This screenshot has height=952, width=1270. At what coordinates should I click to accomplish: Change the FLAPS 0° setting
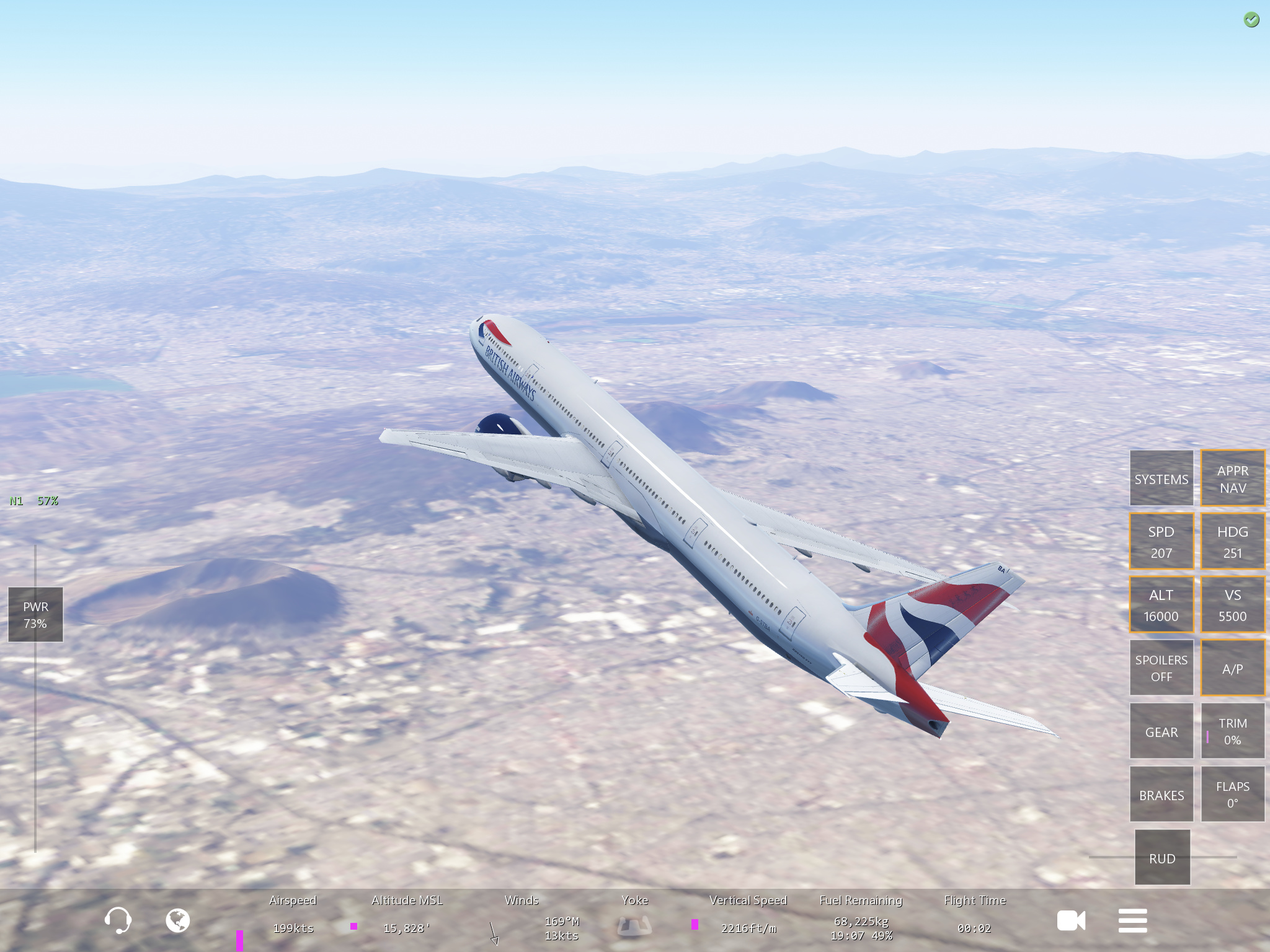pos(1232,795)
